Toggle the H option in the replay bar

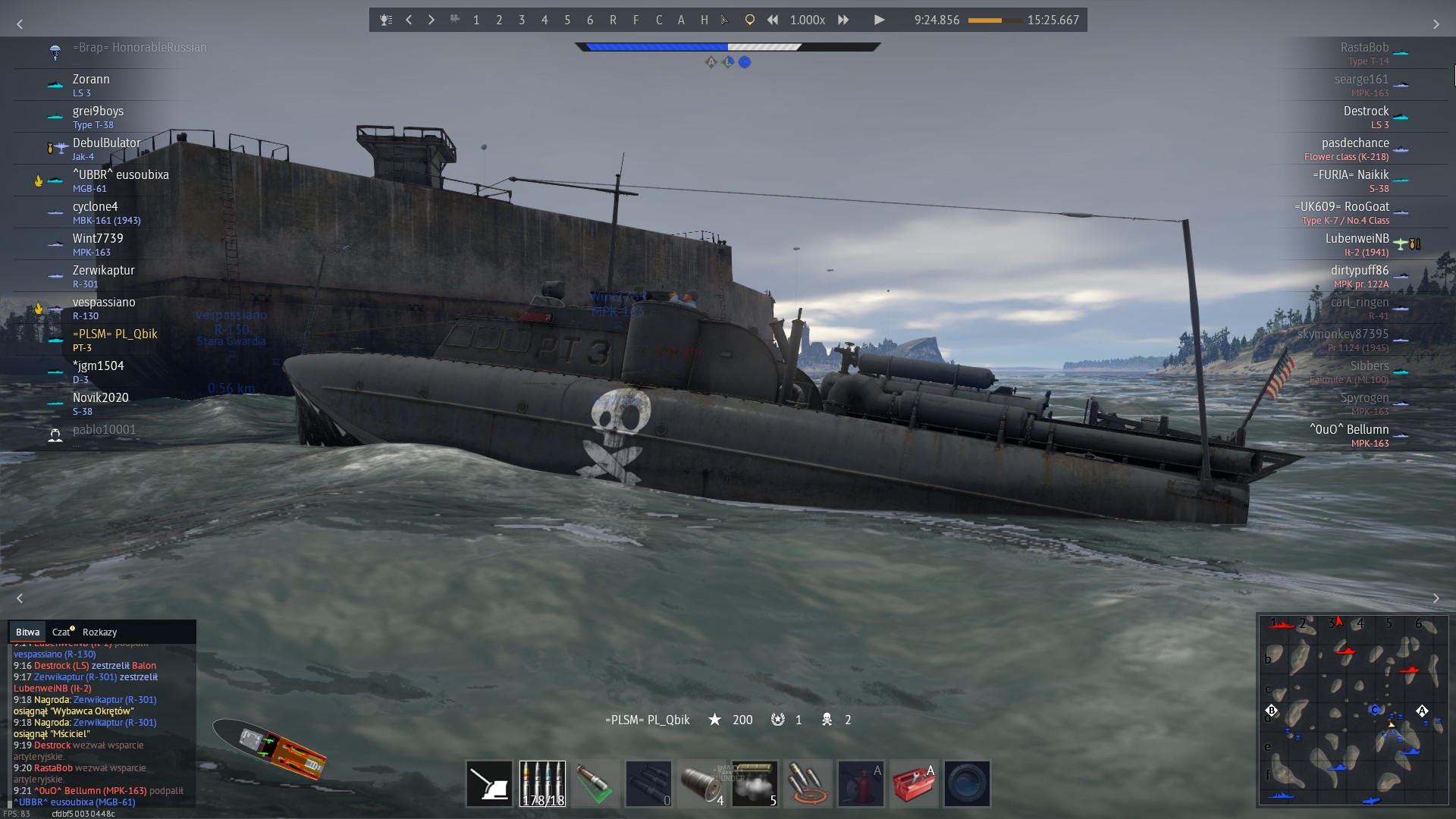704,20
